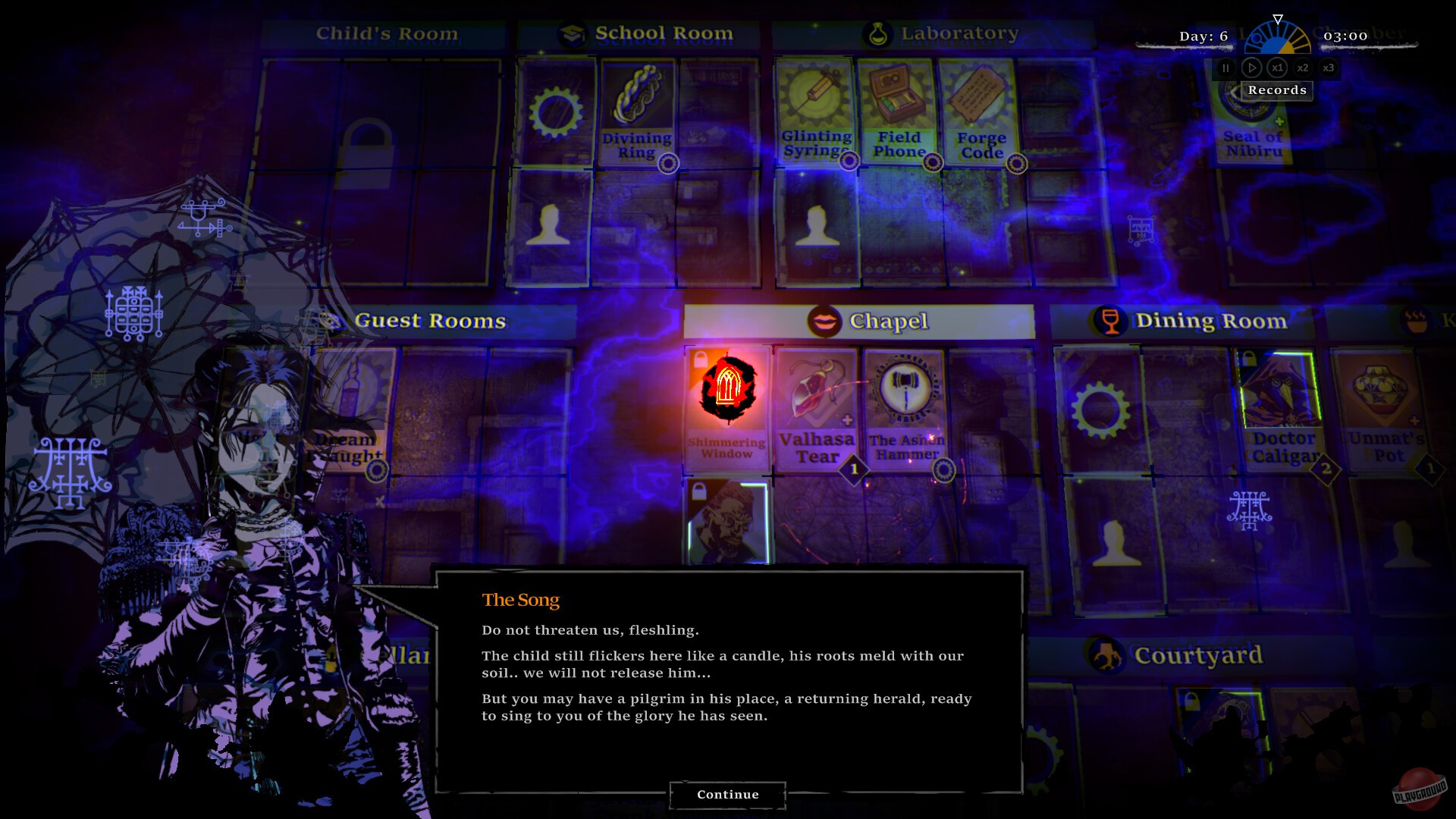
Task: Enable x3 game speed
Action: click(1329, 67)
